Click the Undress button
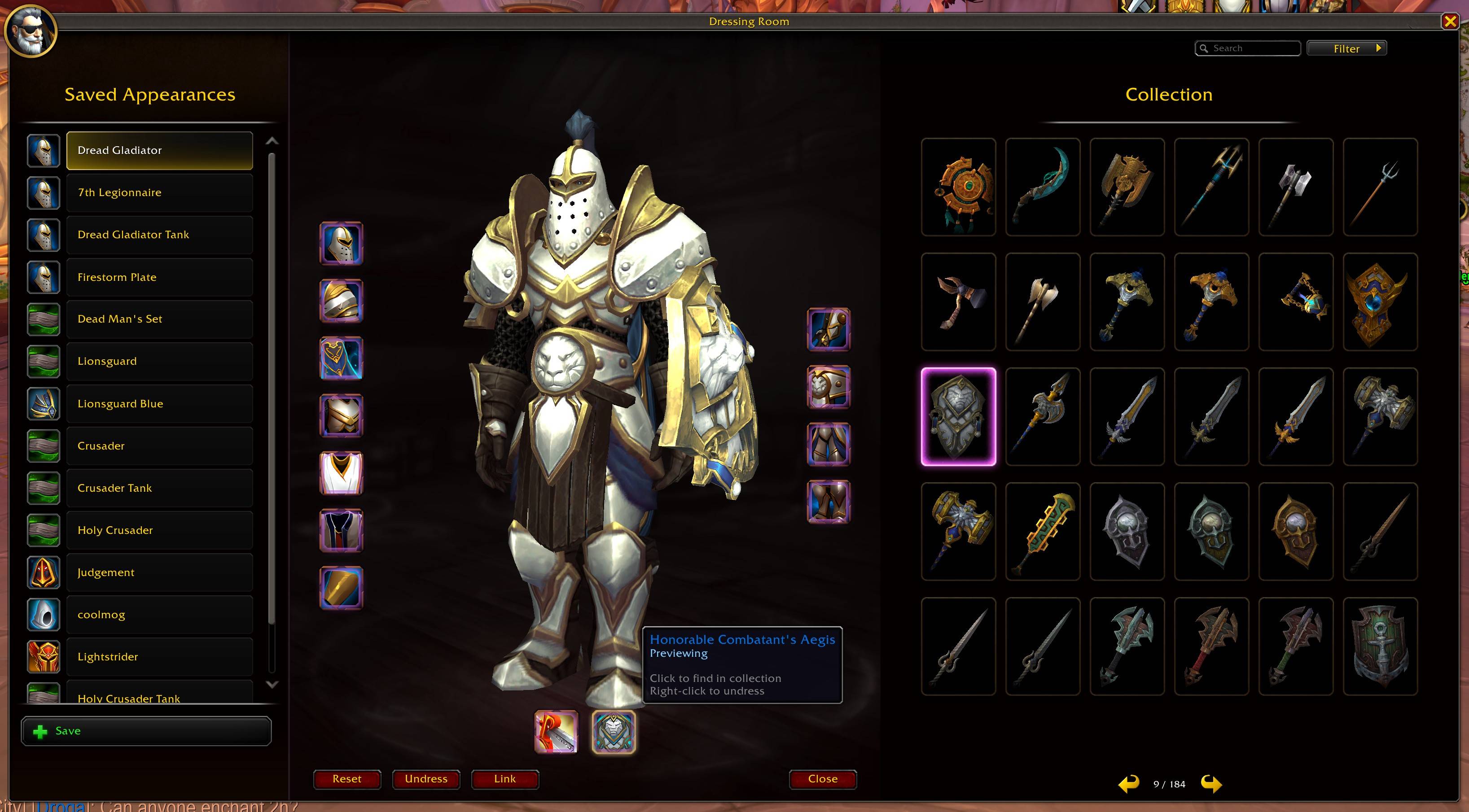Screen dimensions: 1469x812 (x=426, y=779)
